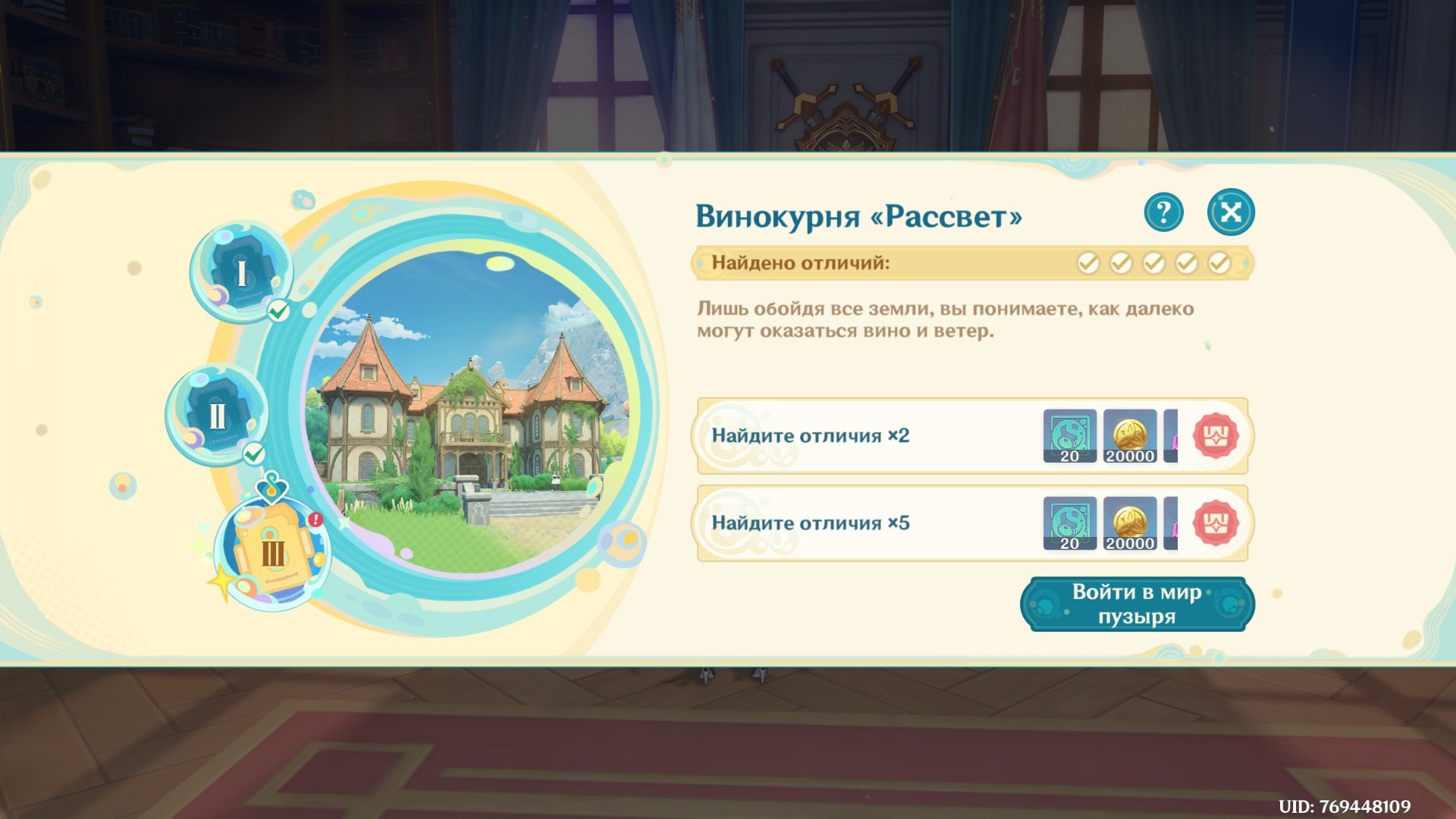Switch to Stage I bubble
1456x819 pixels.
pyautogui.click(x=241, y=271)
